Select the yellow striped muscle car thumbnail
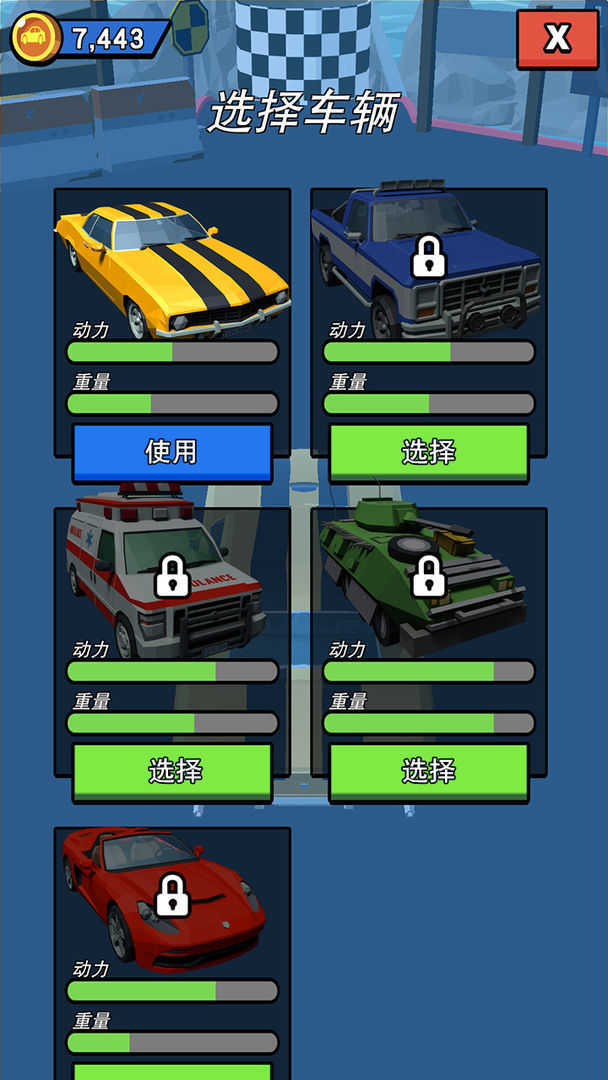This screenshot has height=1080, width=608. point(172,263)
